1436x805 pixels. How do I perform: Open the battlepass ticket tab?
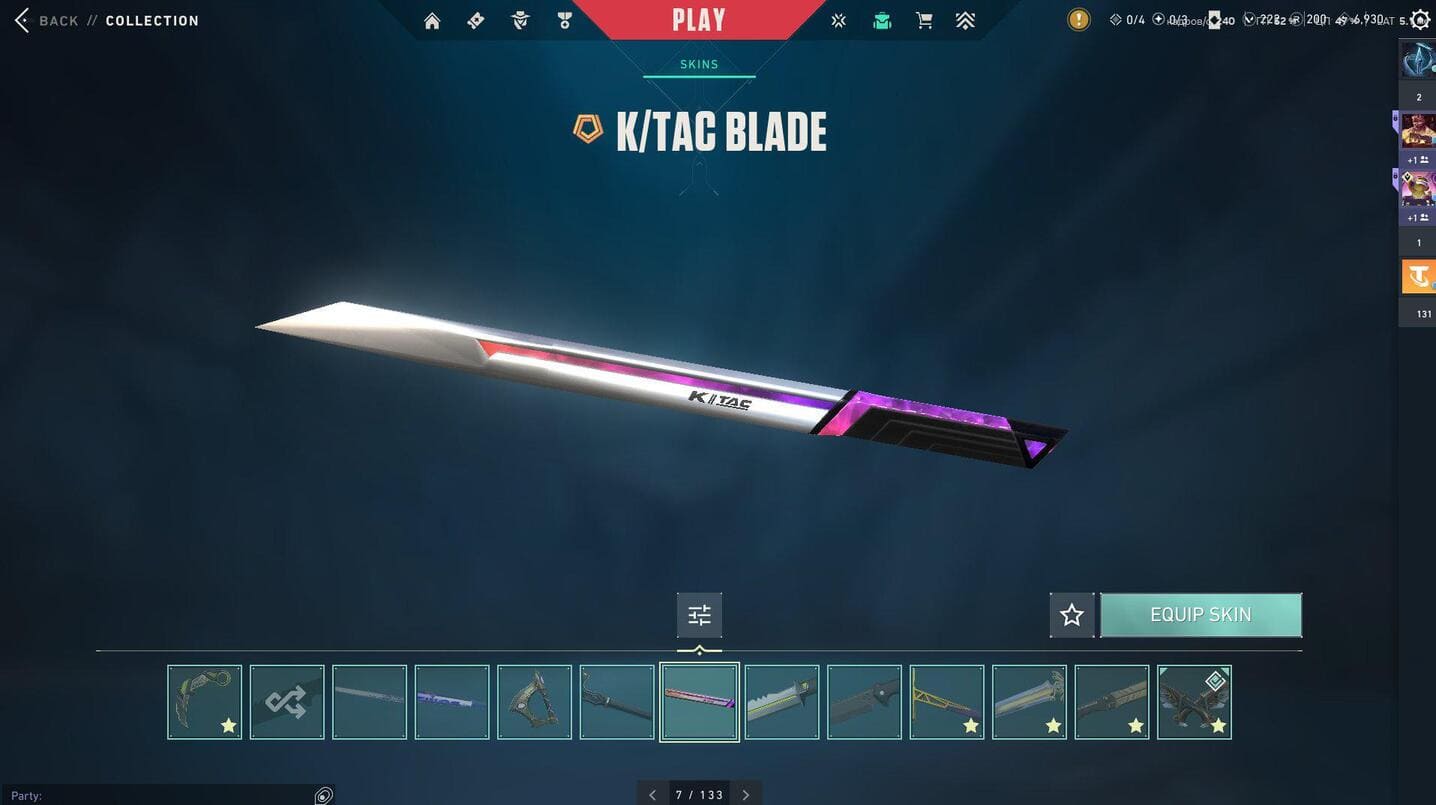pyautogui.click(x=476, y=21)
